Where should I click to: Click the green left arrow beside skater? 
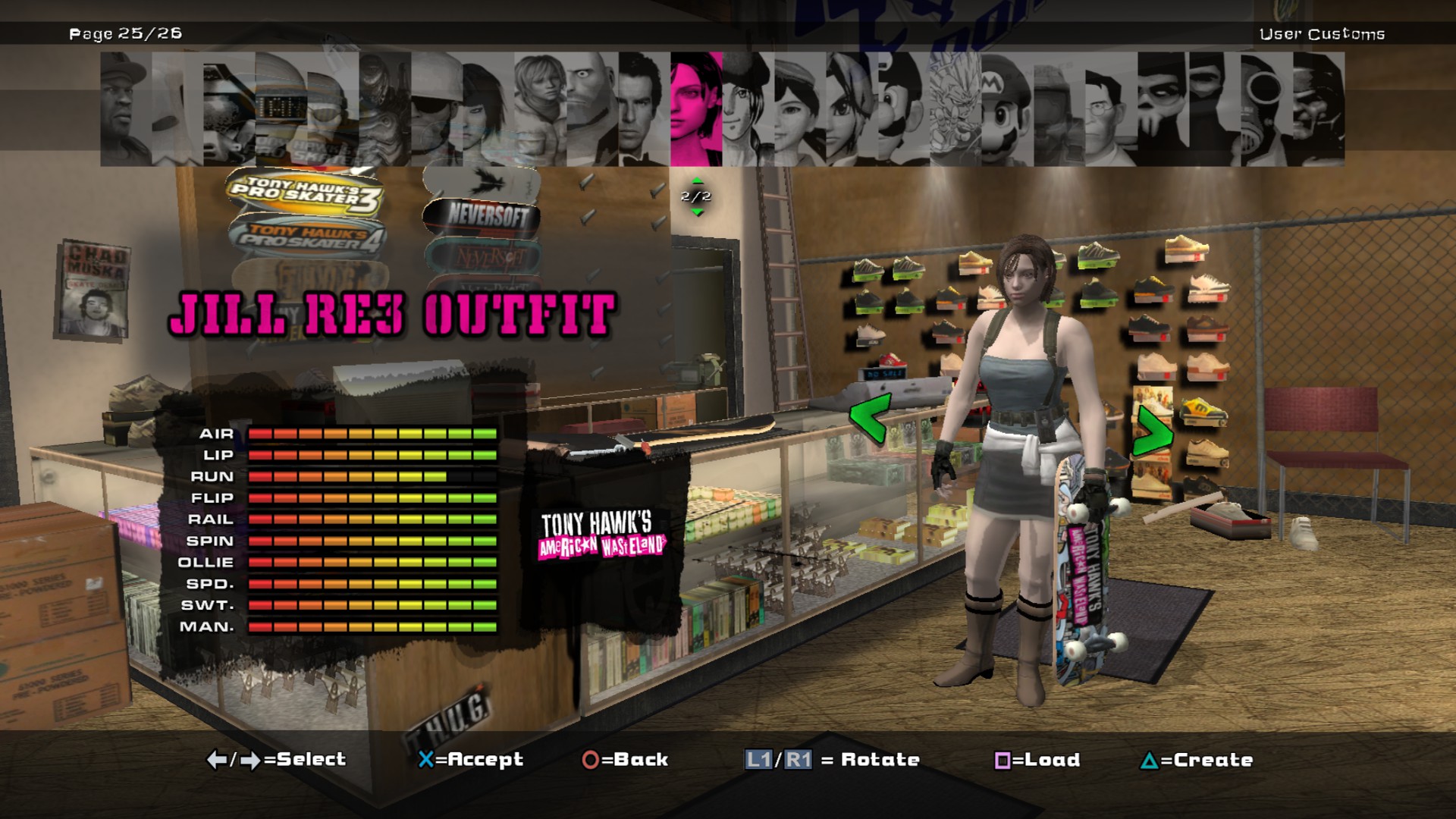click(x=869, y=419)
